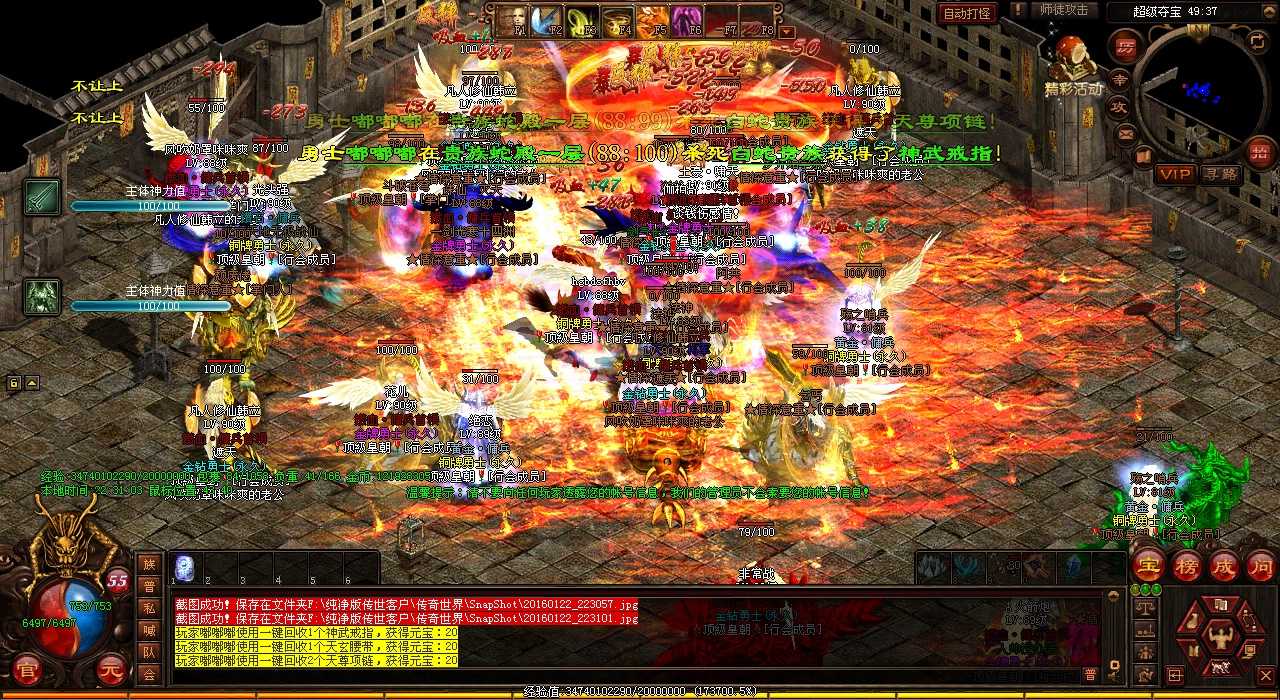This screenshot has width=1280, height=700.
Task: Toggle the 自动打怪 auto-fight button
Action: point(967,13)
